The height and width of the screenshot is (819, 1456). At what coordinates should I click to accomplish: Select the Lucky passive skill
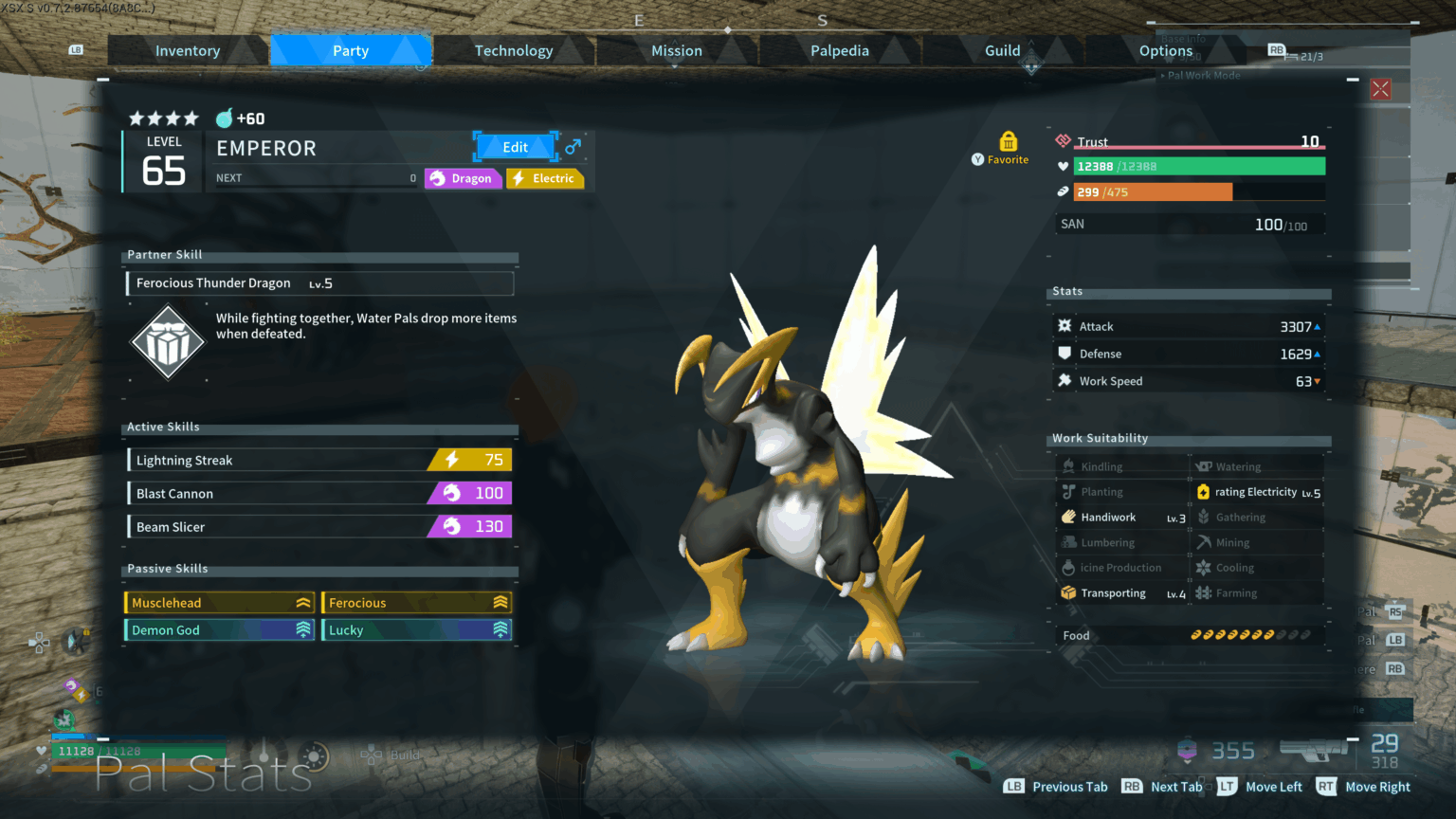[x=417, y=630]
